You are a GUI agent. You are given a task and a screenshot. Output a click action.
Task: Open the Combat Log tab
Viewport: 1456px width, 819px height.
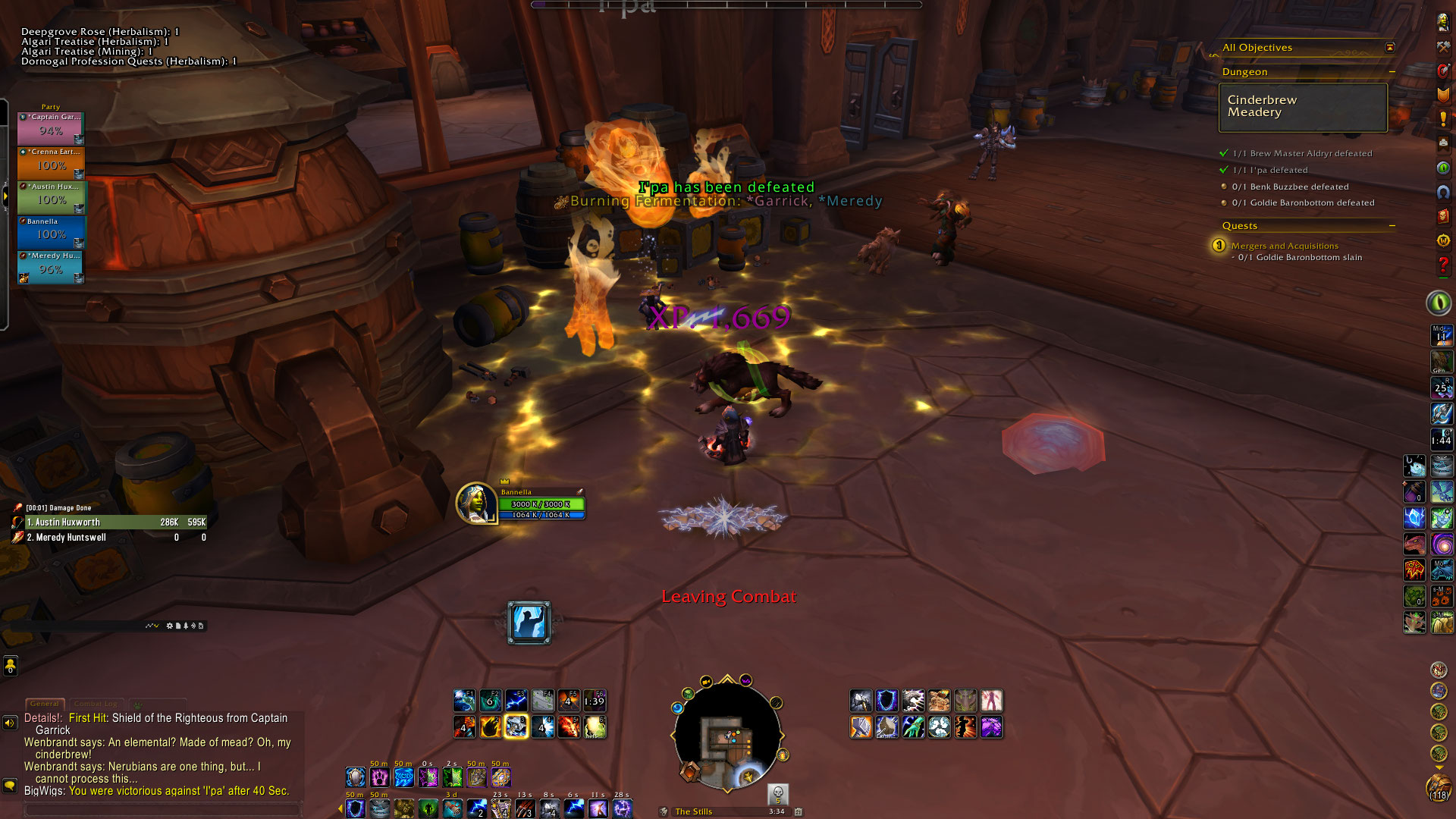pos(96,704)
